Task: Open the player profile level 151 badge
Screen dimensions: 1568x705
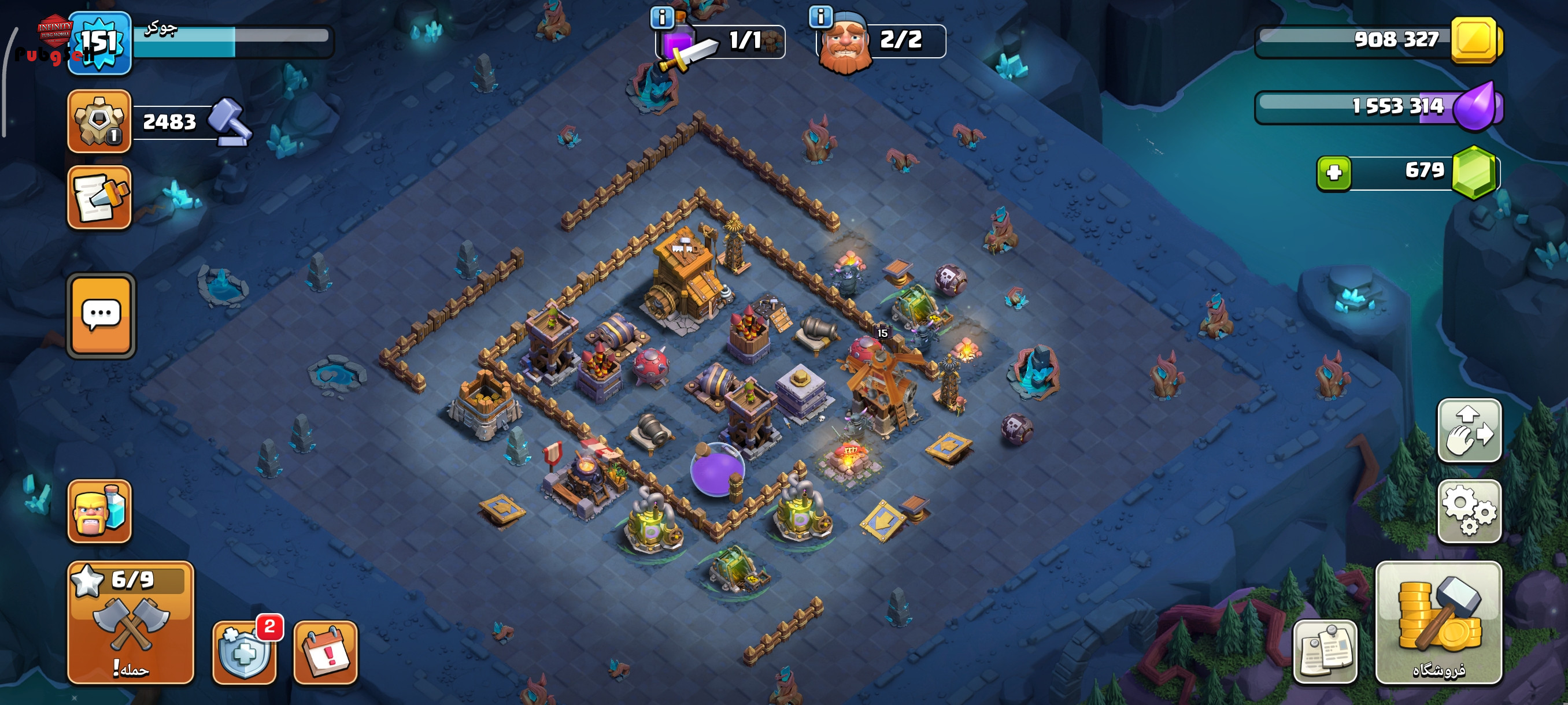Action: (x=99, y=43)
